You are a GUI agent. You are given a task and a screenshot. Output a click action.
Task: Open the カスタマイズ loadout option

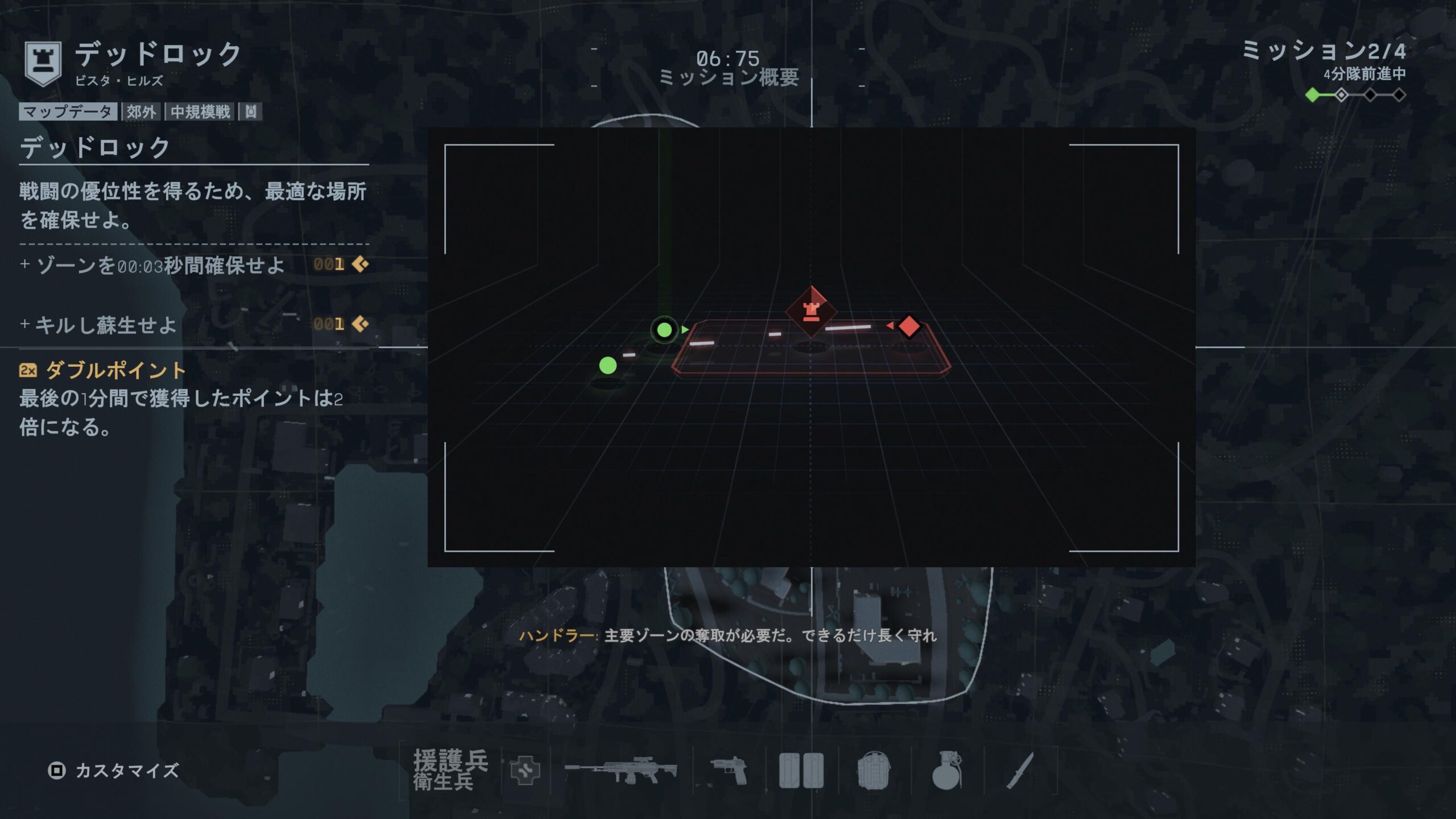pos(114,771)
